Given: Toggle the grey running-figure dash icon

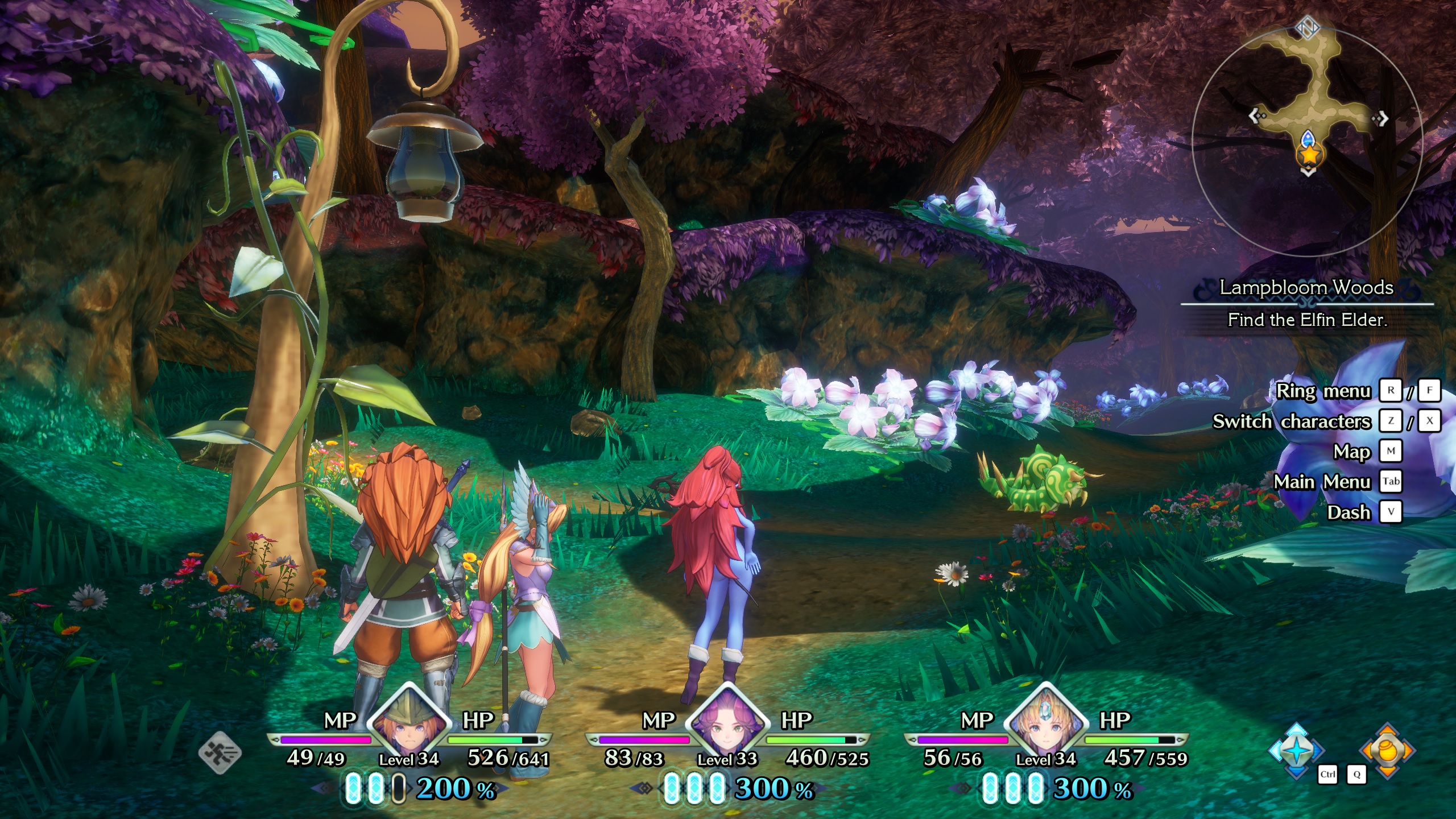Looking at the screenshot, I should click(220, 753).
